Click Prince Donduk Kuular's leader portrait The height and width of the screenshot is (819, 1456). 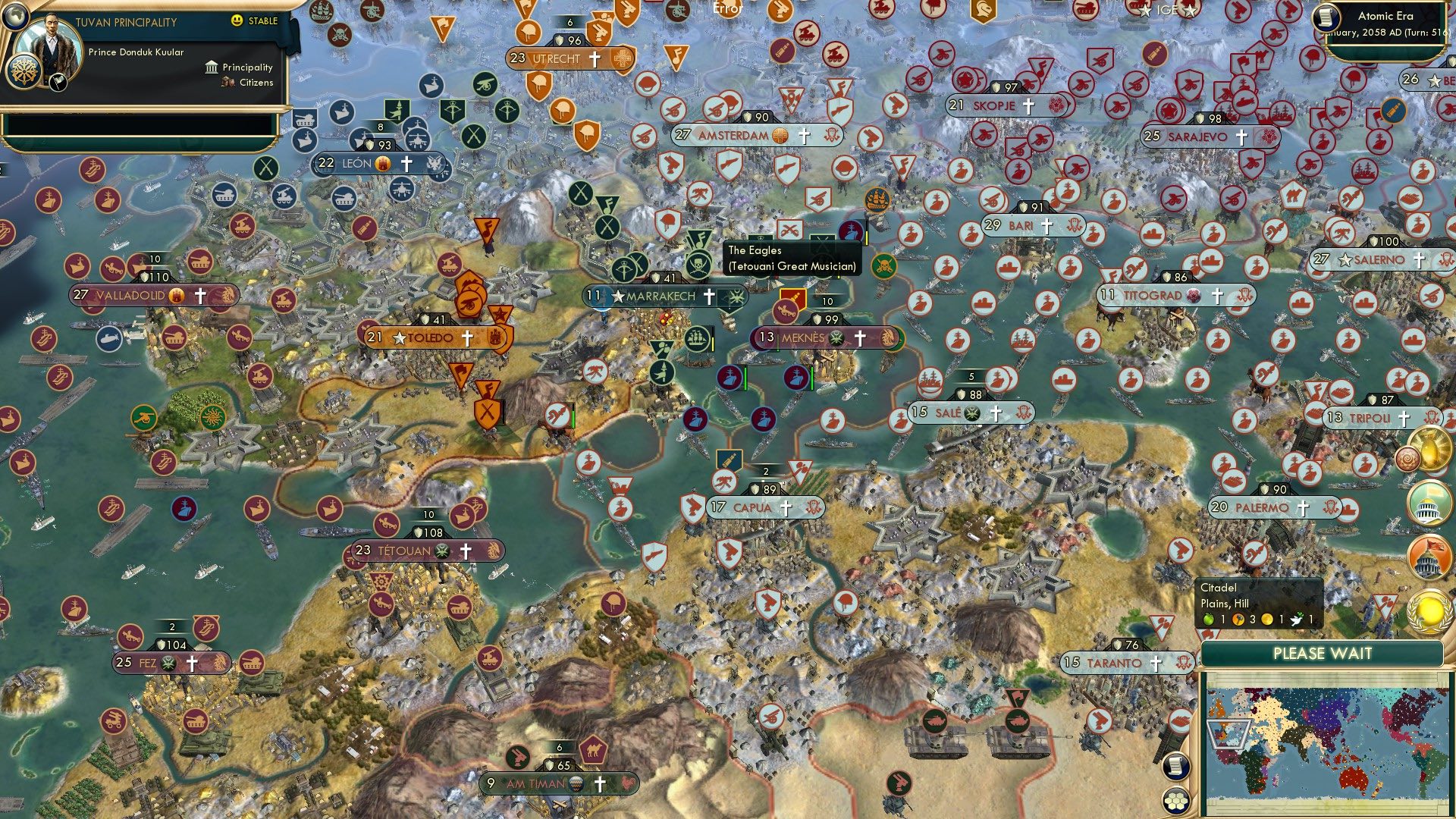coord(52,42)
